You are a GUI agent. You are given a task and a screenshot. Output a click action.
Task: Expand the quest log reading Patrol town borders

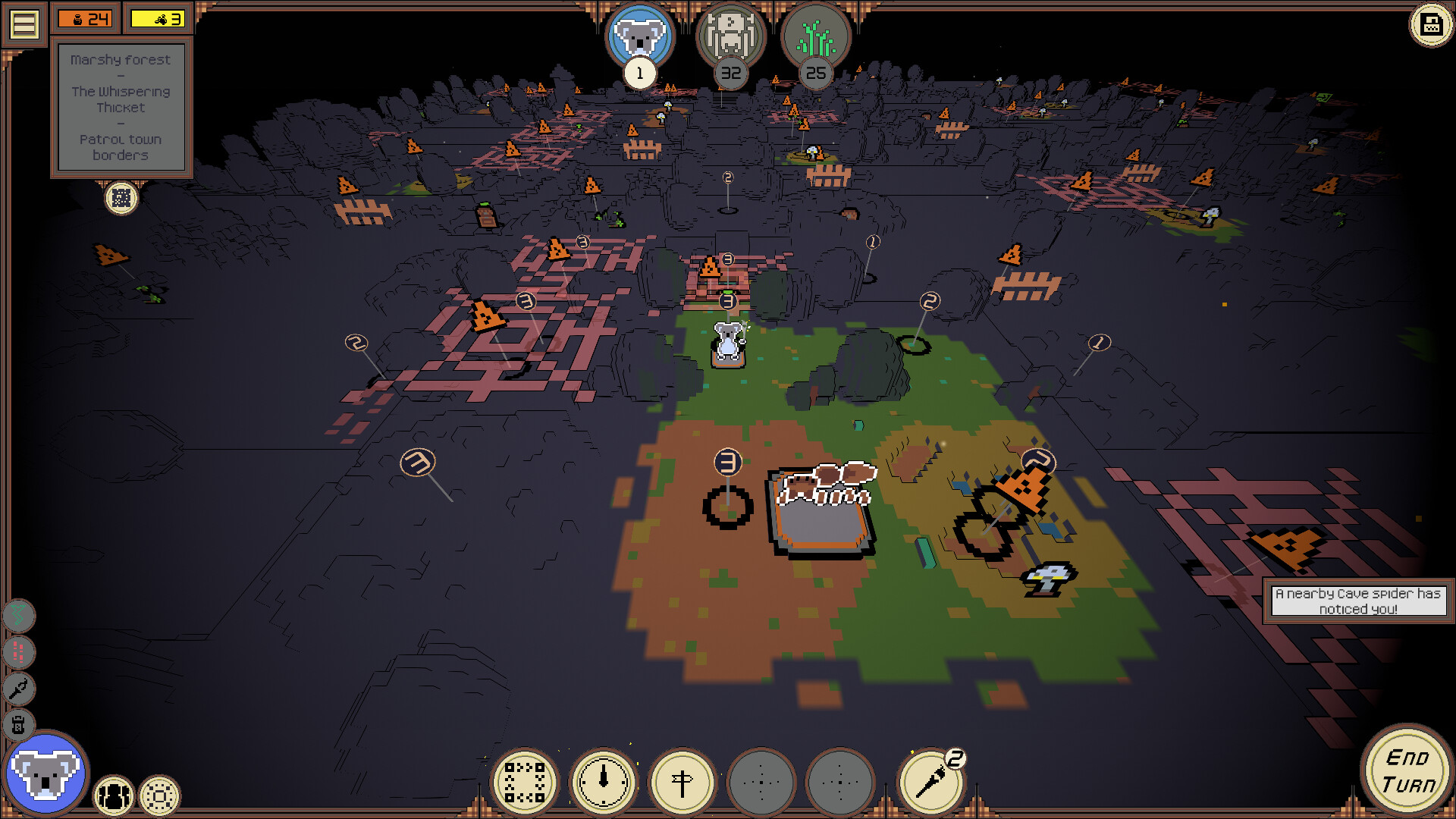tap(121, 106)
